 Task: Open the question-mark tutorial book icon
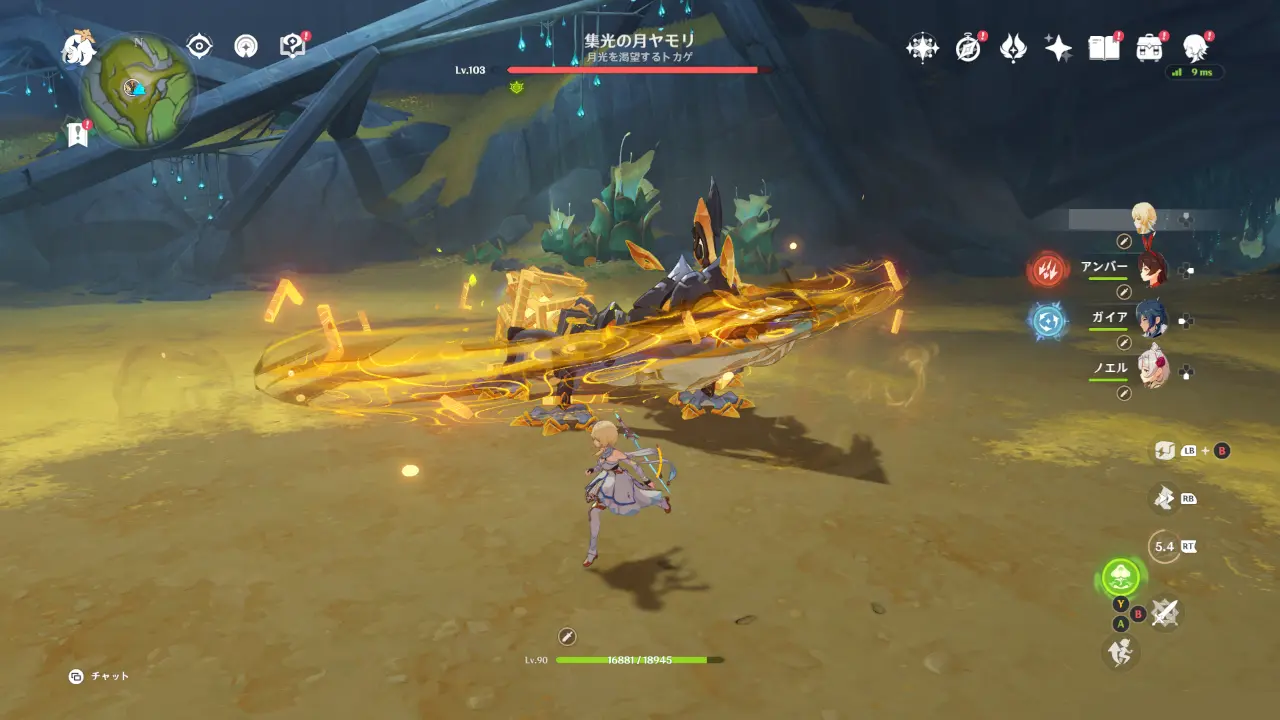click(x=292, y=46)
